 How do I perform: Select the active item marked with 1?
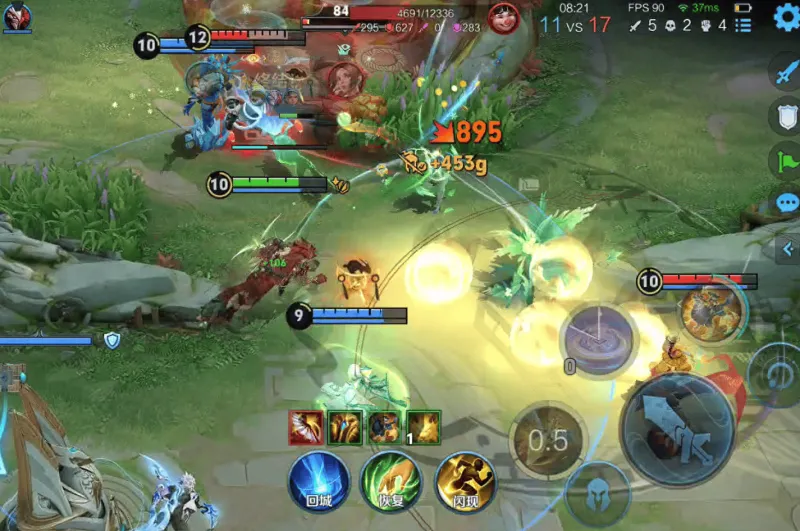pos(423,427)
